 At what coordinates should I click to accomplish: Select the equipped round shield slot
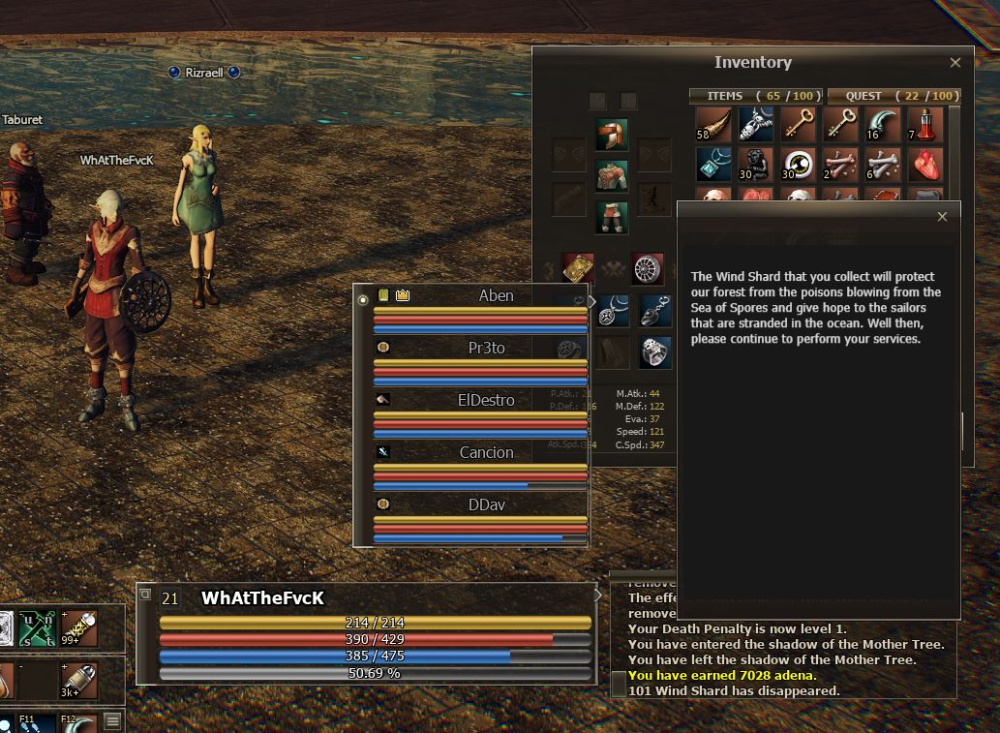(648, 269)
